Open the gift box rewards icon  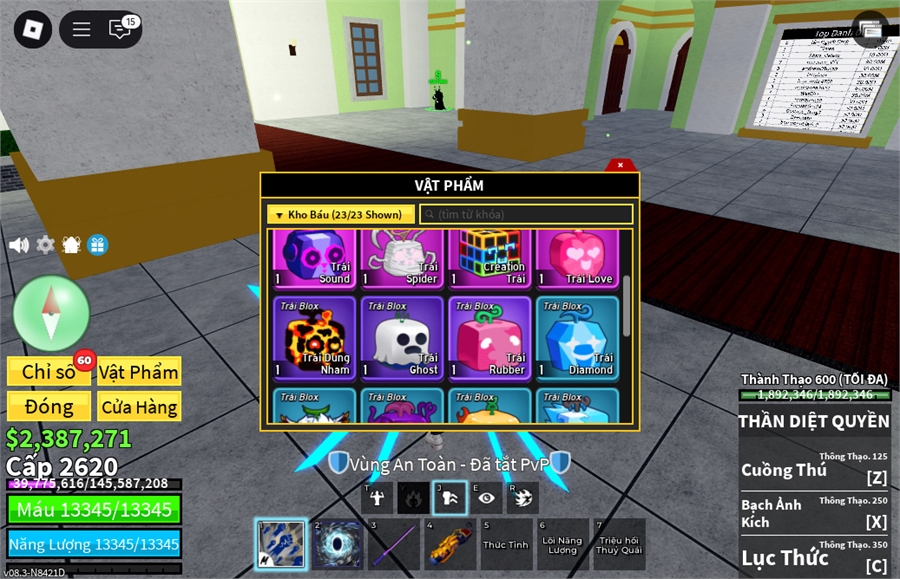click(x=97, y=245)
